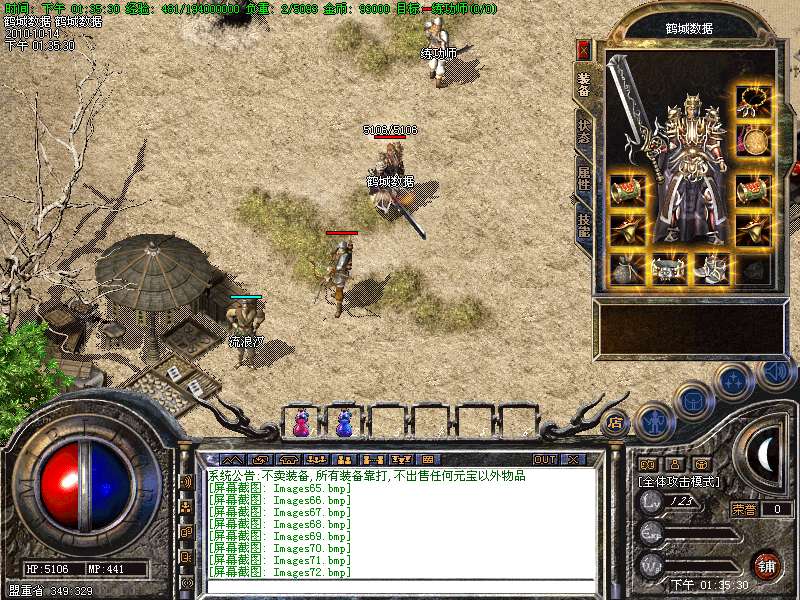800x600 pixels.
Task: Click the round medal equipment slot
Action: pyautogui.click(x=753, y=141)
